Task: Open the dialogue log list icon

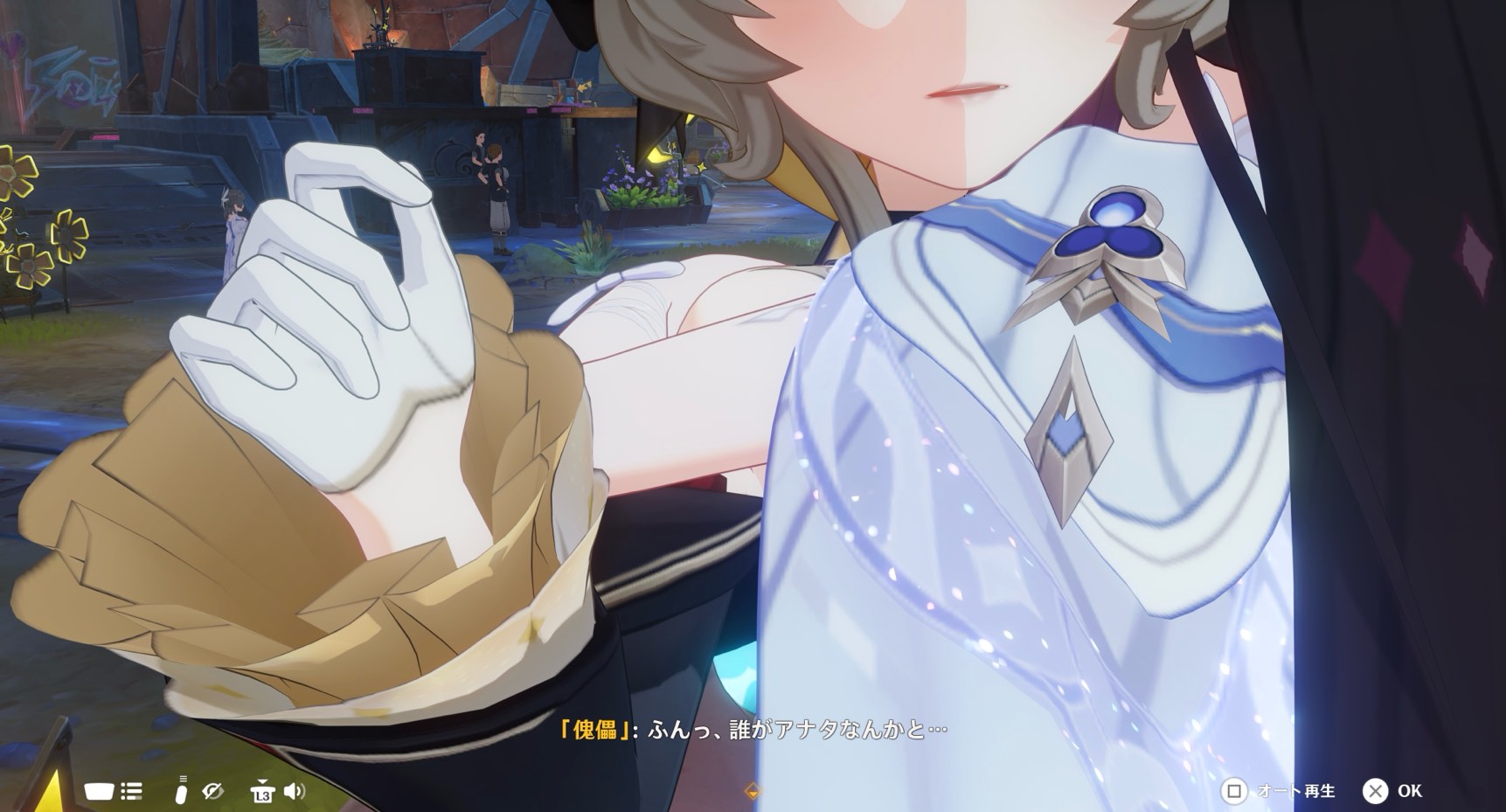Action: (x=132, y=792)
